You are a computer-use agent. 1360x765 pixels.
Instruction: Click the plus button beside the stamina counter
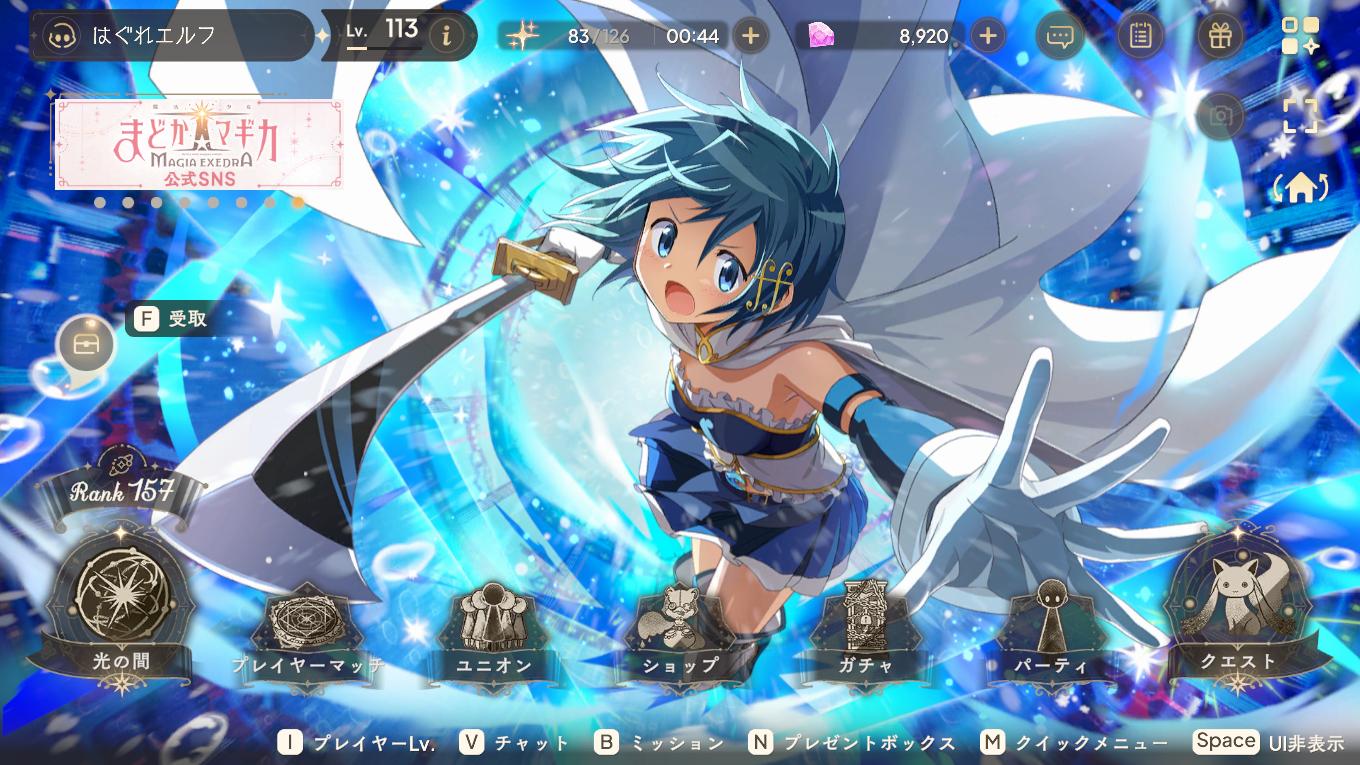[x=751, y=36]
